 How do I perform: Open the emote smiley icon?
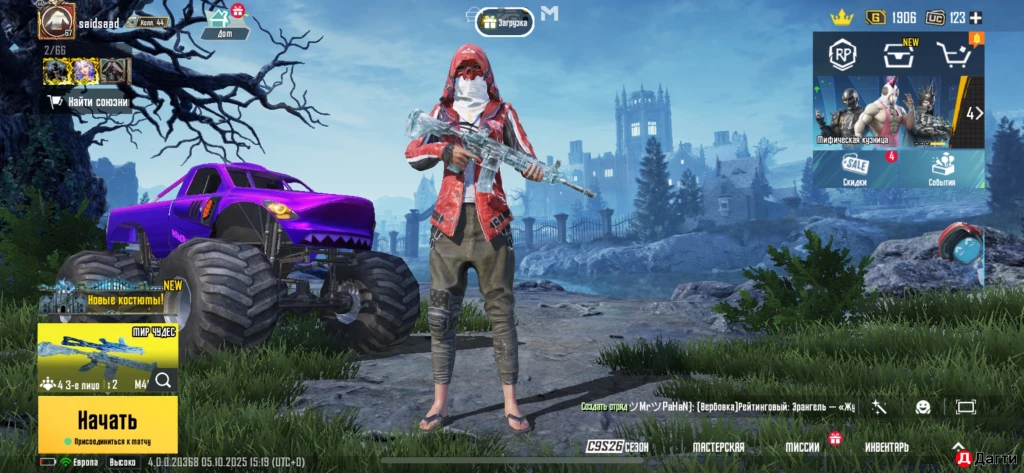point(922,407)
